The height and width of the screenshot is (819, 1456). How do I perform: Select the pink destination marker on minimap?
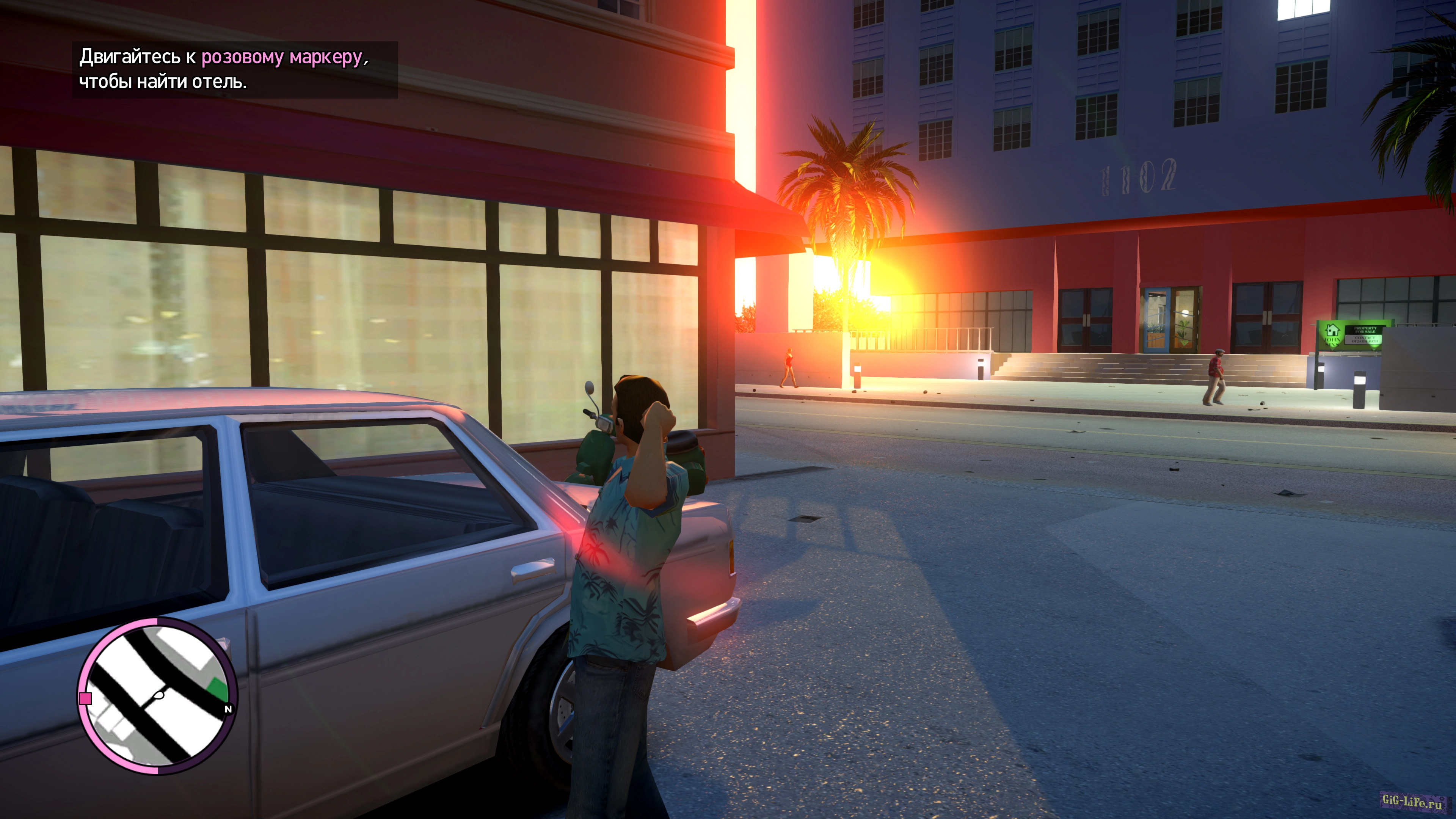pyautogui.click(x=86, y=698)
